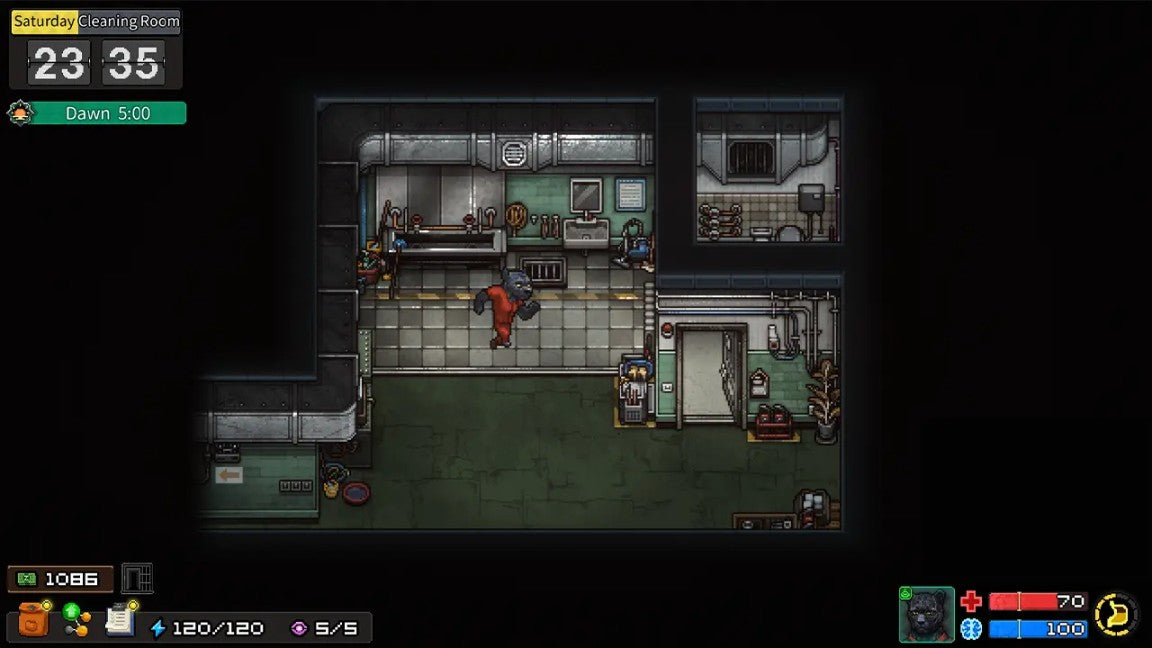This screenshot has height=648, width=1152.
Task: Open the clipboard task list
Action: click(x=120, y=620)
